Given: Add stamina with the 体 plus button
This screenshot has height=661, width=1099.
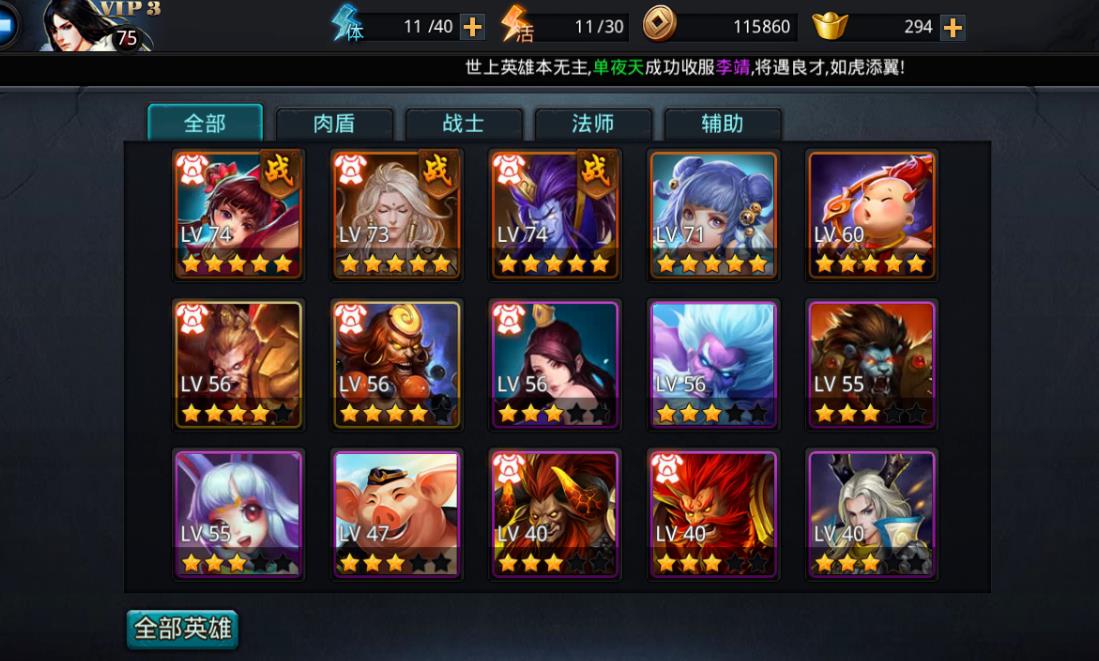Looking at the screenshot, I should point(473,27).
